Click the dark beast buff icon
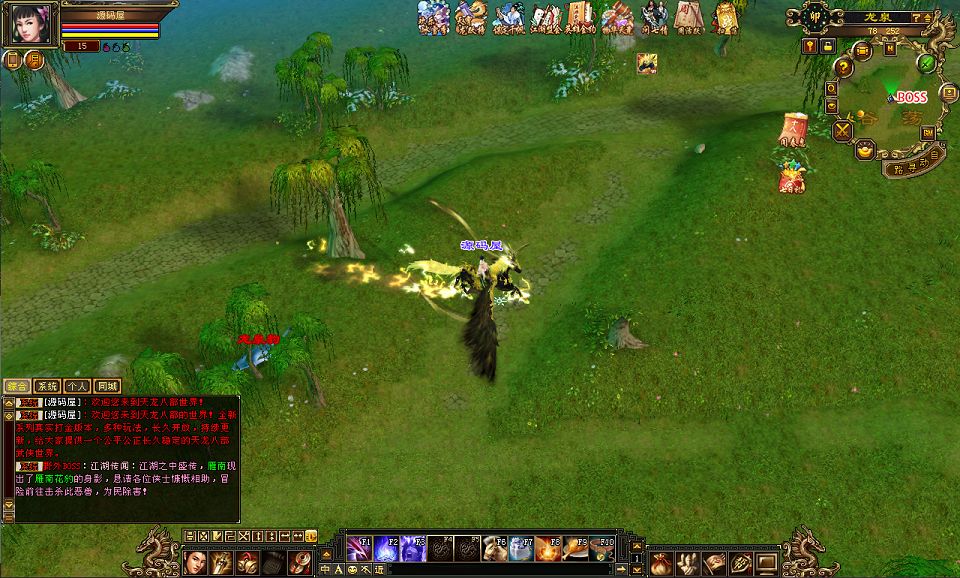Screen dimensions: 960x578 click(647, 63)
